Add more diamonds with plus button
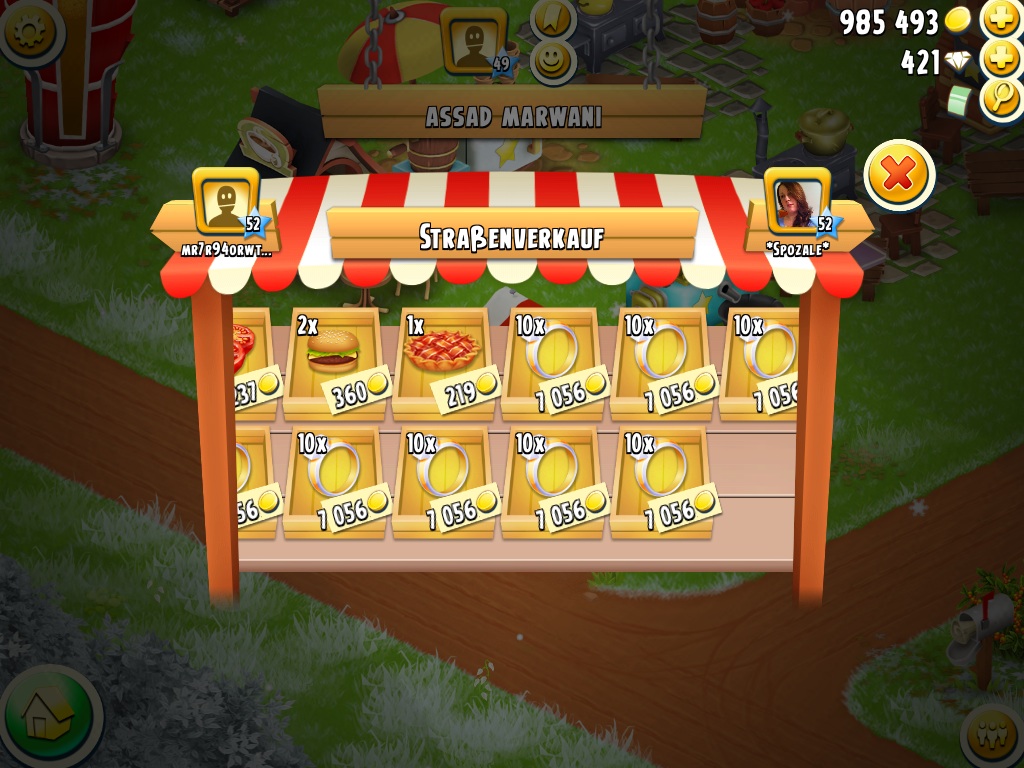The image size is (1024, 768). coord(1000,59)
